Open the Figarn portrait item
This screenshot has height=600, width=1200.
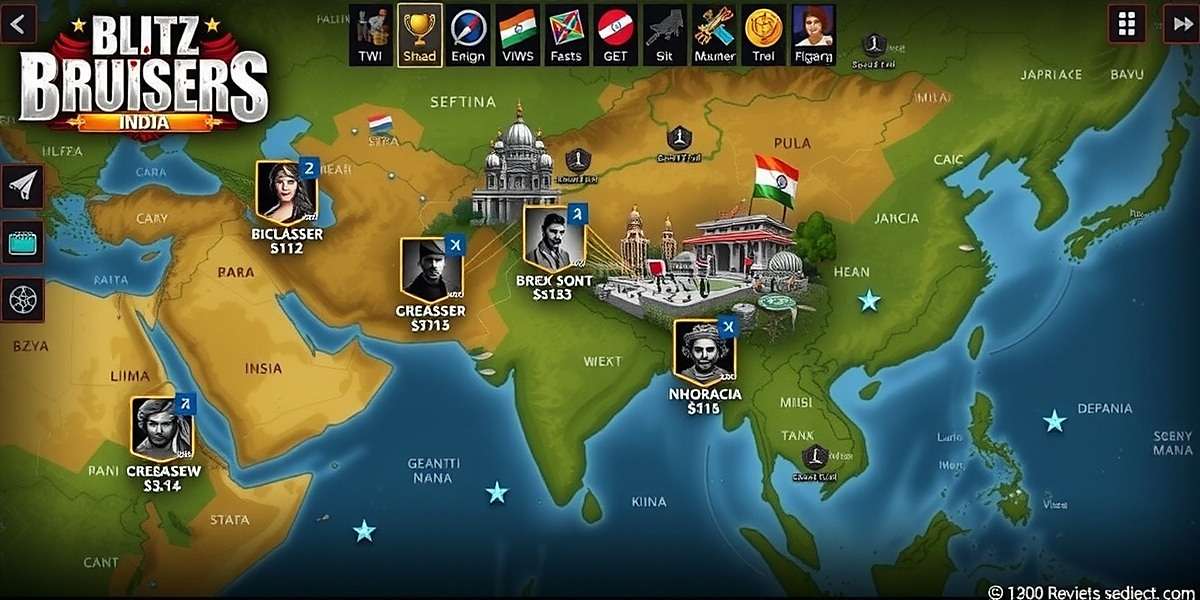(813, 34)
